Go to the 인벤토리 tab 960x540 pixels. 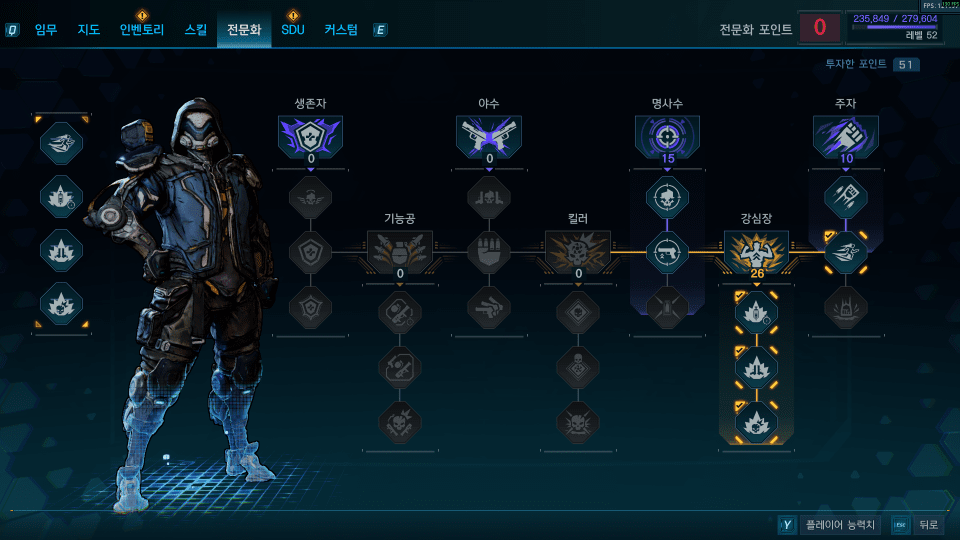pos(141,30)
